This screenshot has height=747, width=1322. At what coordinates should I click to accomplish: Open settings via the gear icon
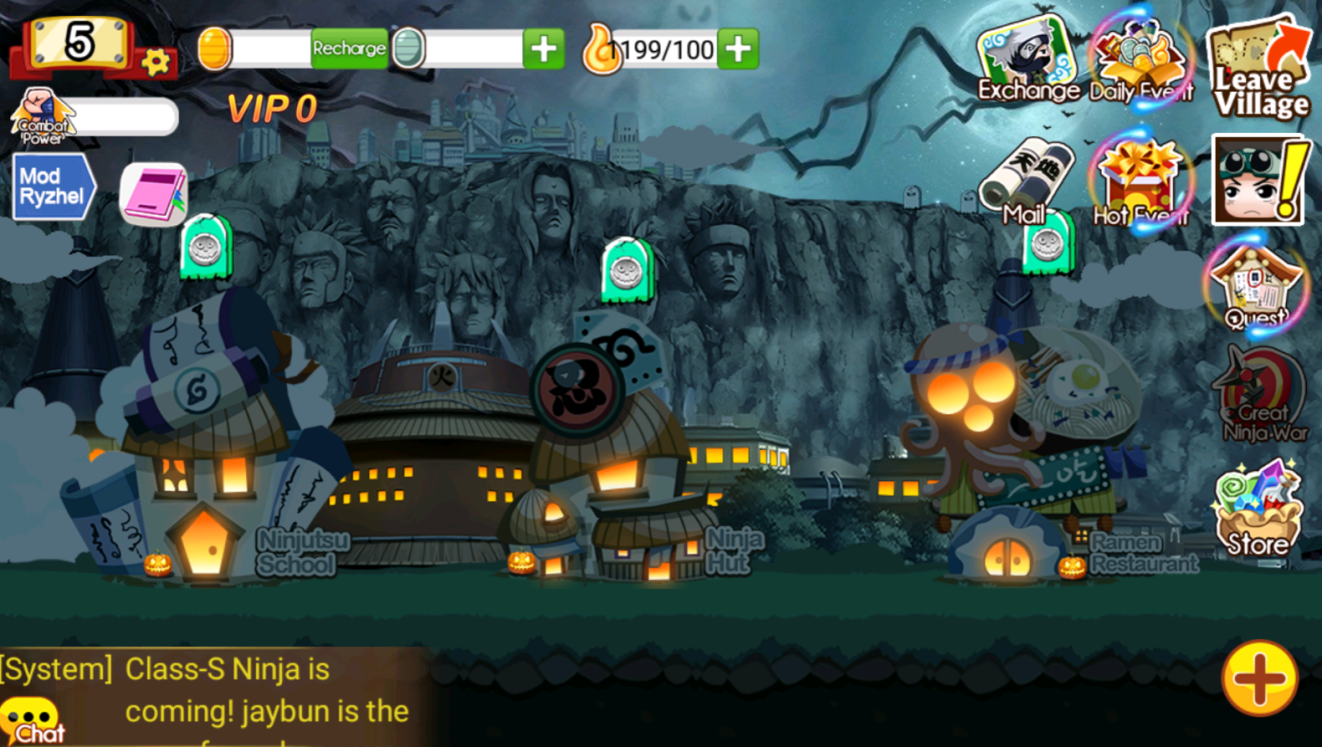[x=155, y=63]
